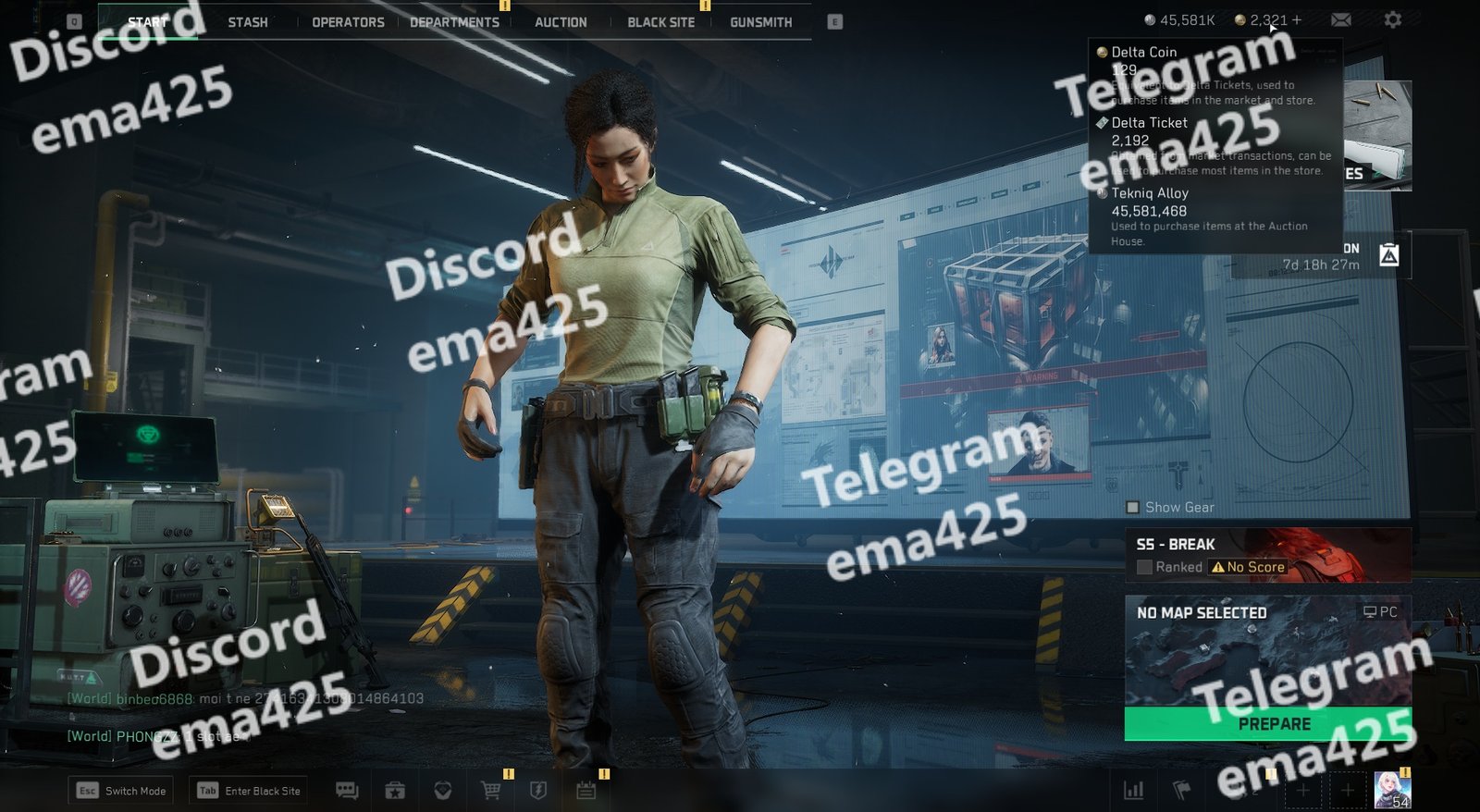Open the Gunsmith tab
1480x812 pixels.
[x=760, y=22]
